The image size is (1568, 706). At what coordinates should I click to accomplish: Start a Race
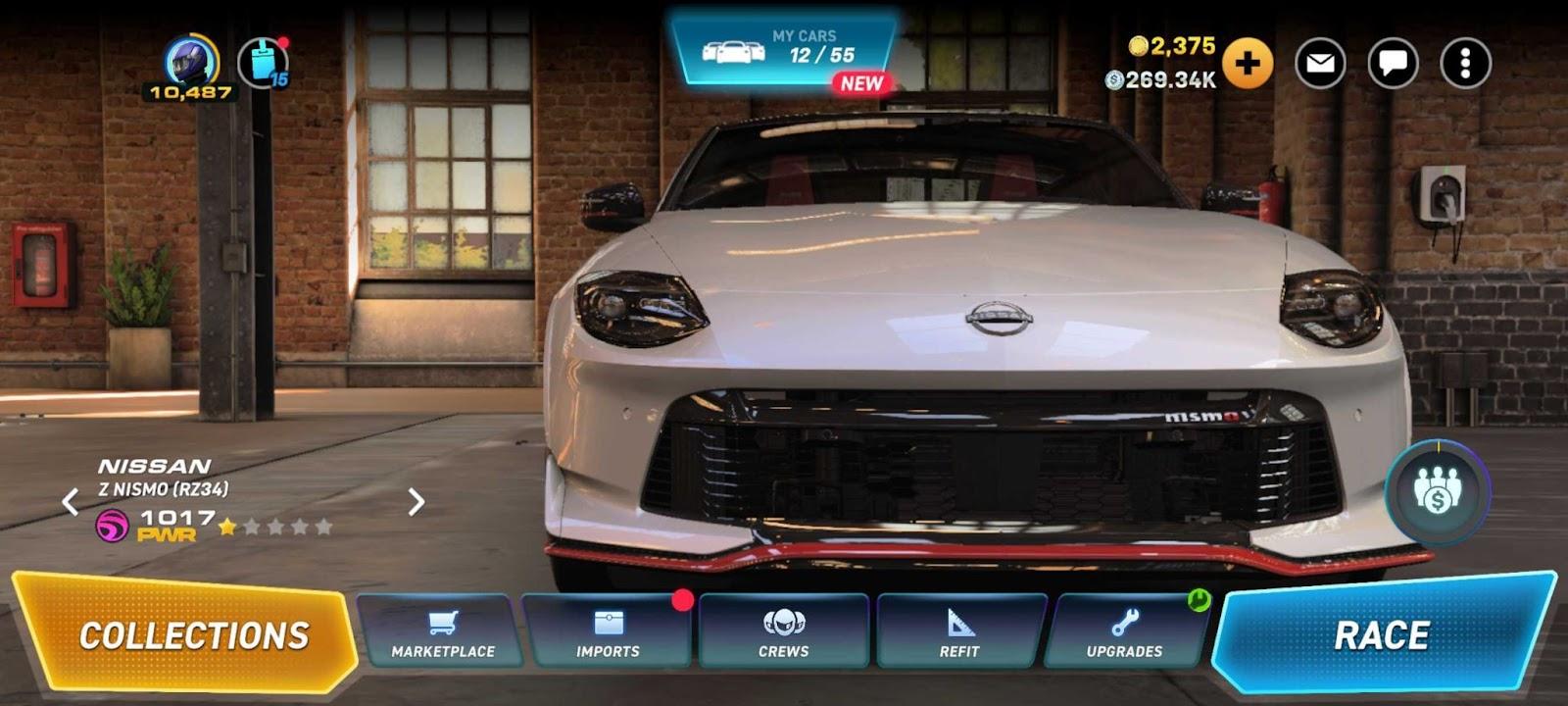[1382, 634]
